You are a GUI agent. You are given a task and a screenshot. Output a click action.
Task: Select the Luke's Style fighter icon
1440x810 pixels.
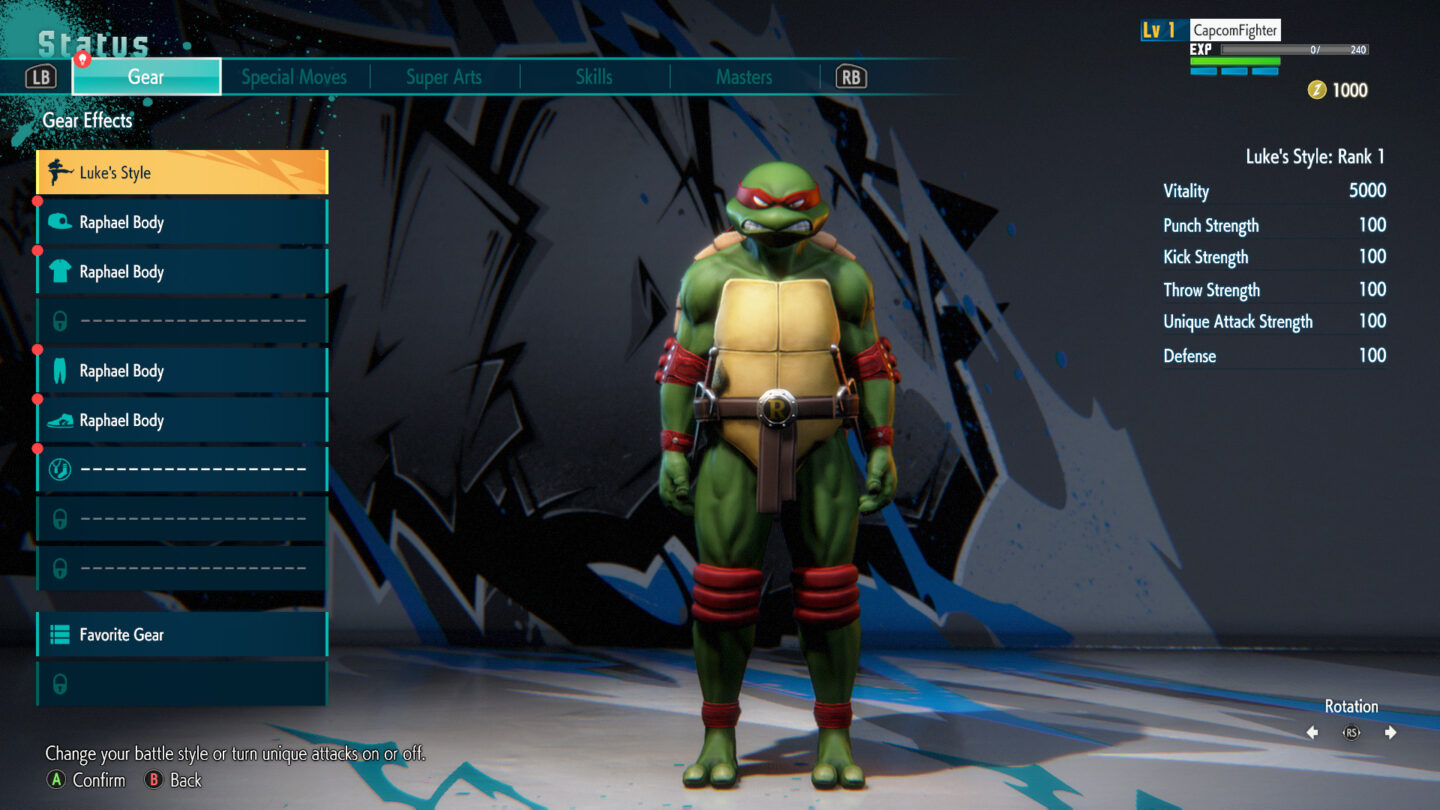(x=60, y=172)
